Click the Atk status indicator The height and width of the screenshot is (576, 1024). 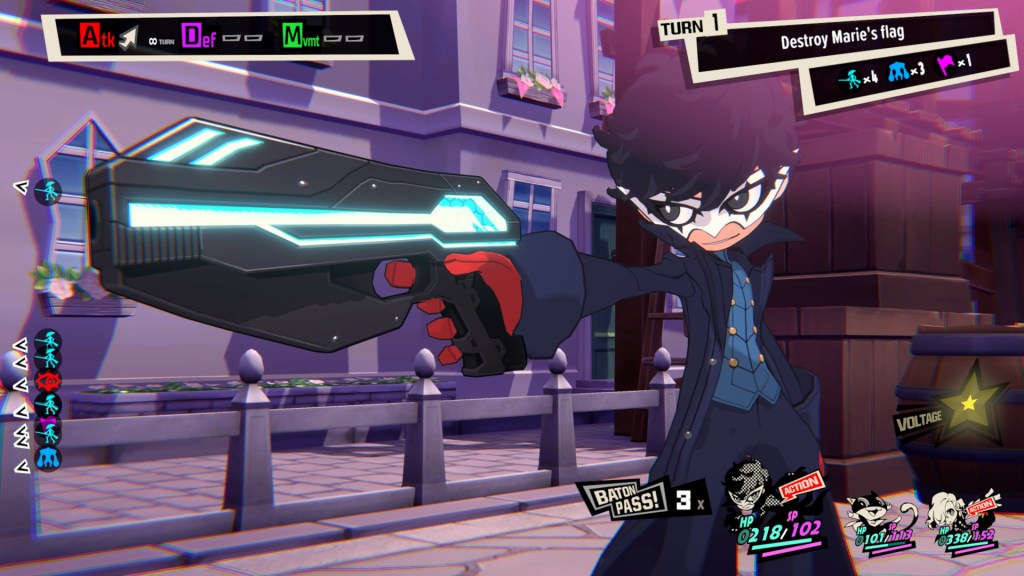pyautogui.click(x=98, y=39)
